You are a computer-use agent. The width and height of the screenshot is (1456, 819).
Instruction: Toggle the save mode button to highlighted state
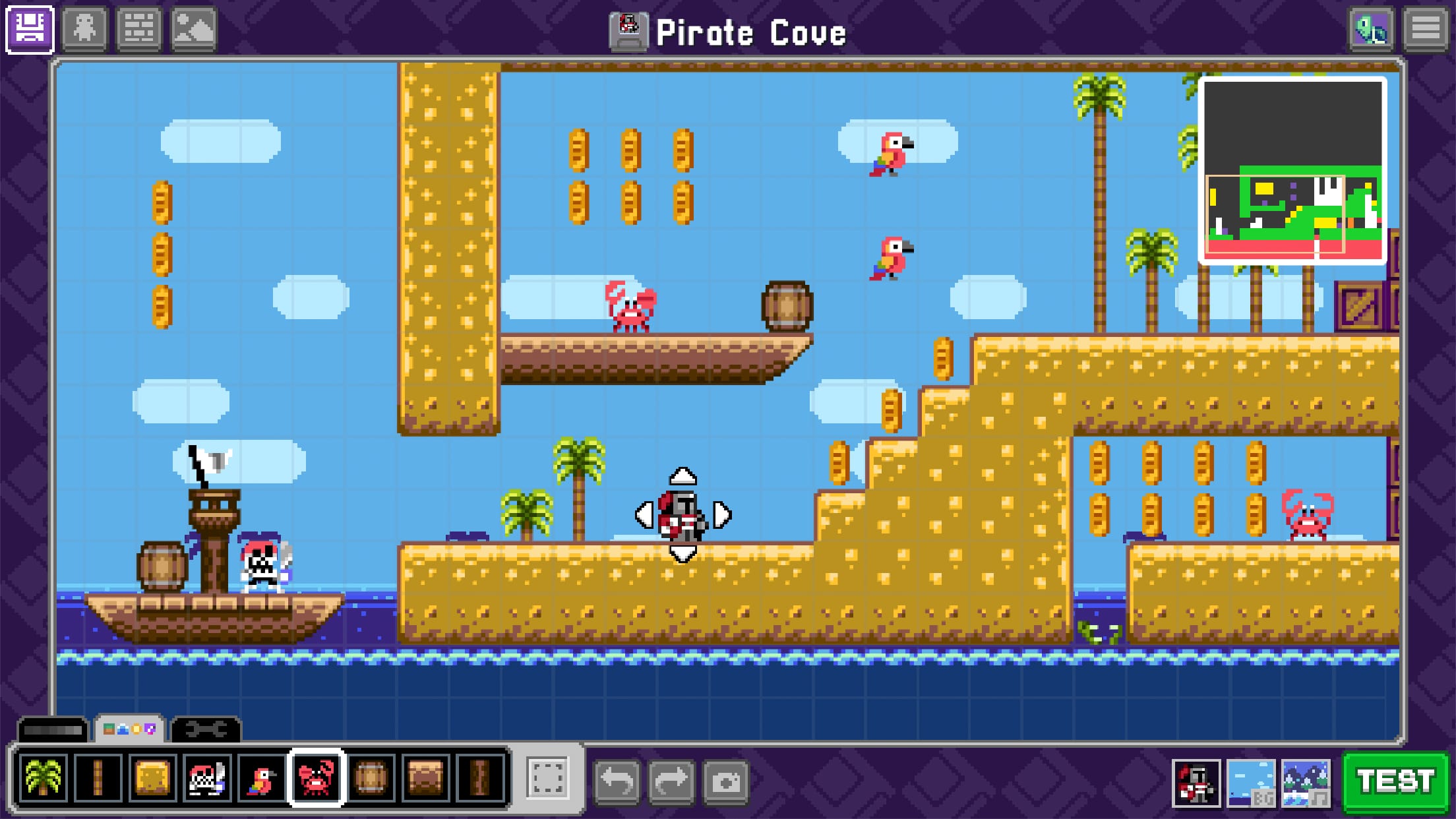[x=29, y=29]
